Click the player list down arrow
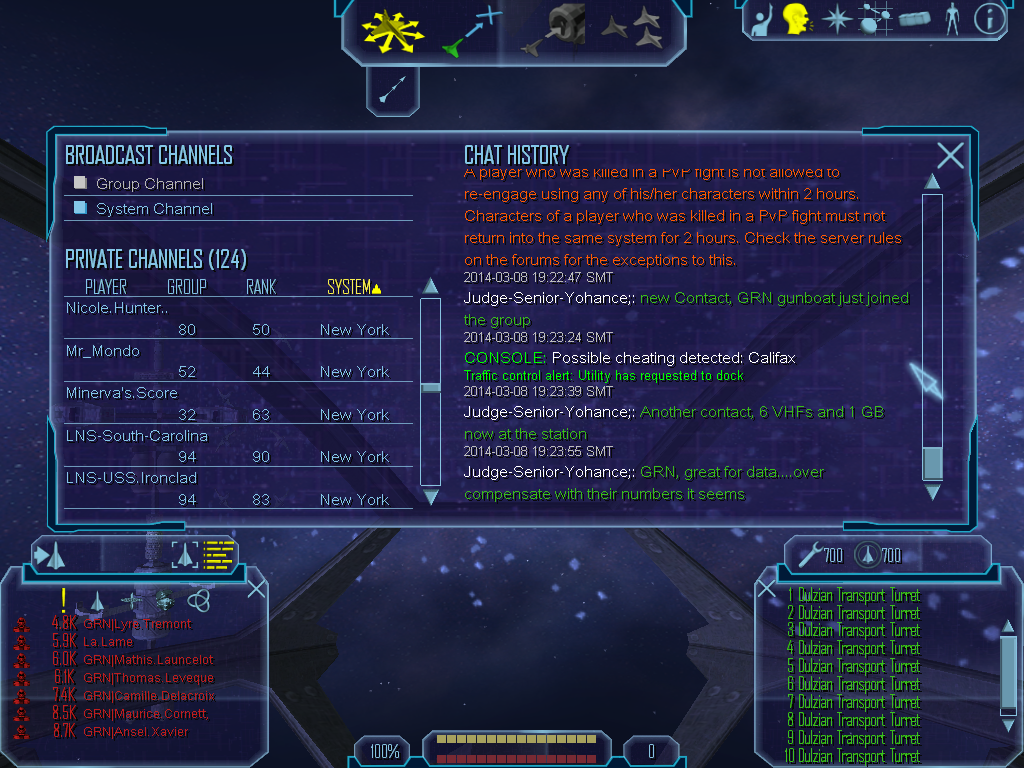Viewport: 1024px width, 768px height. pos(431,497)
